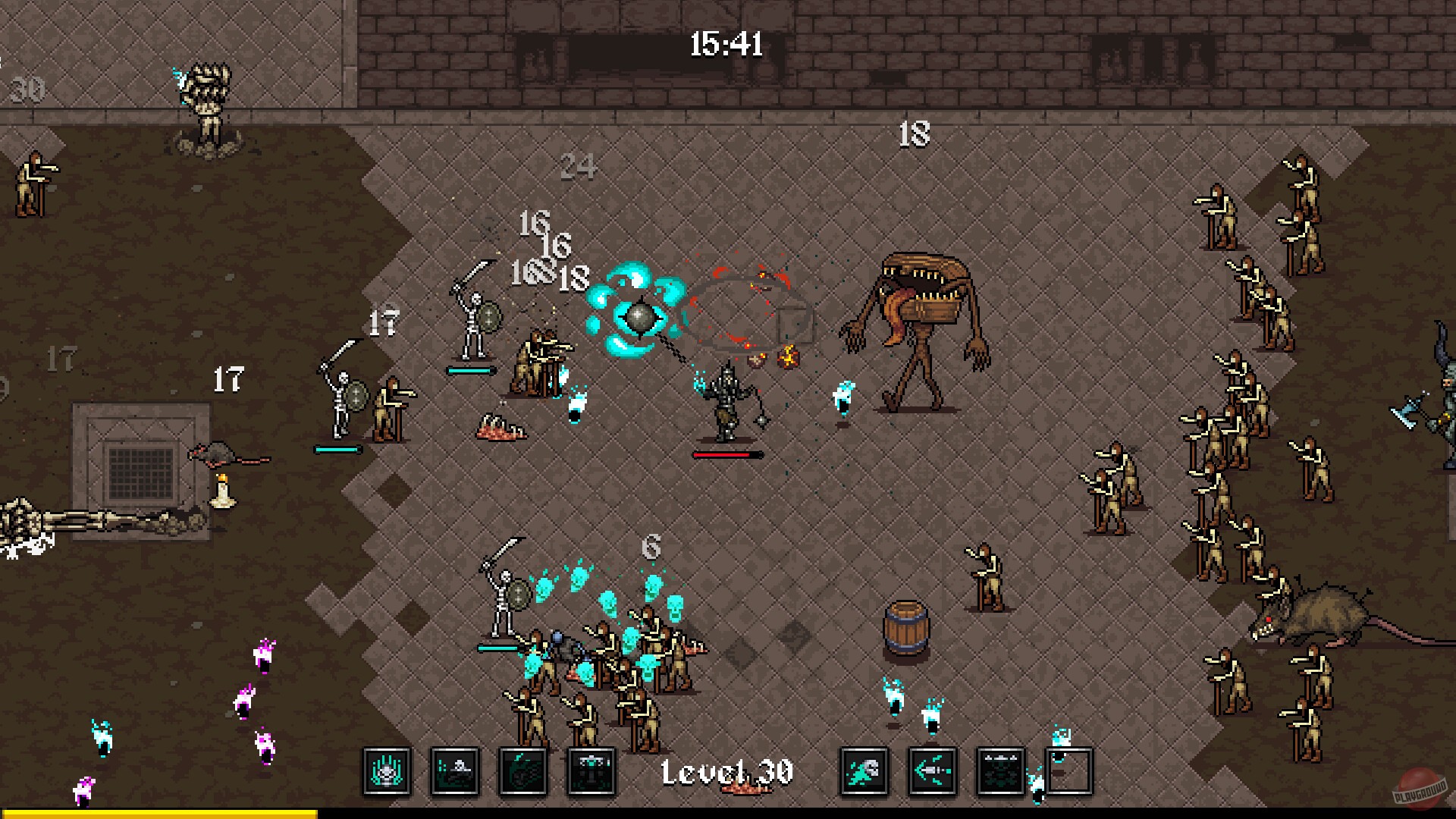Select the fountain shrine ability icon

[590, 773]
